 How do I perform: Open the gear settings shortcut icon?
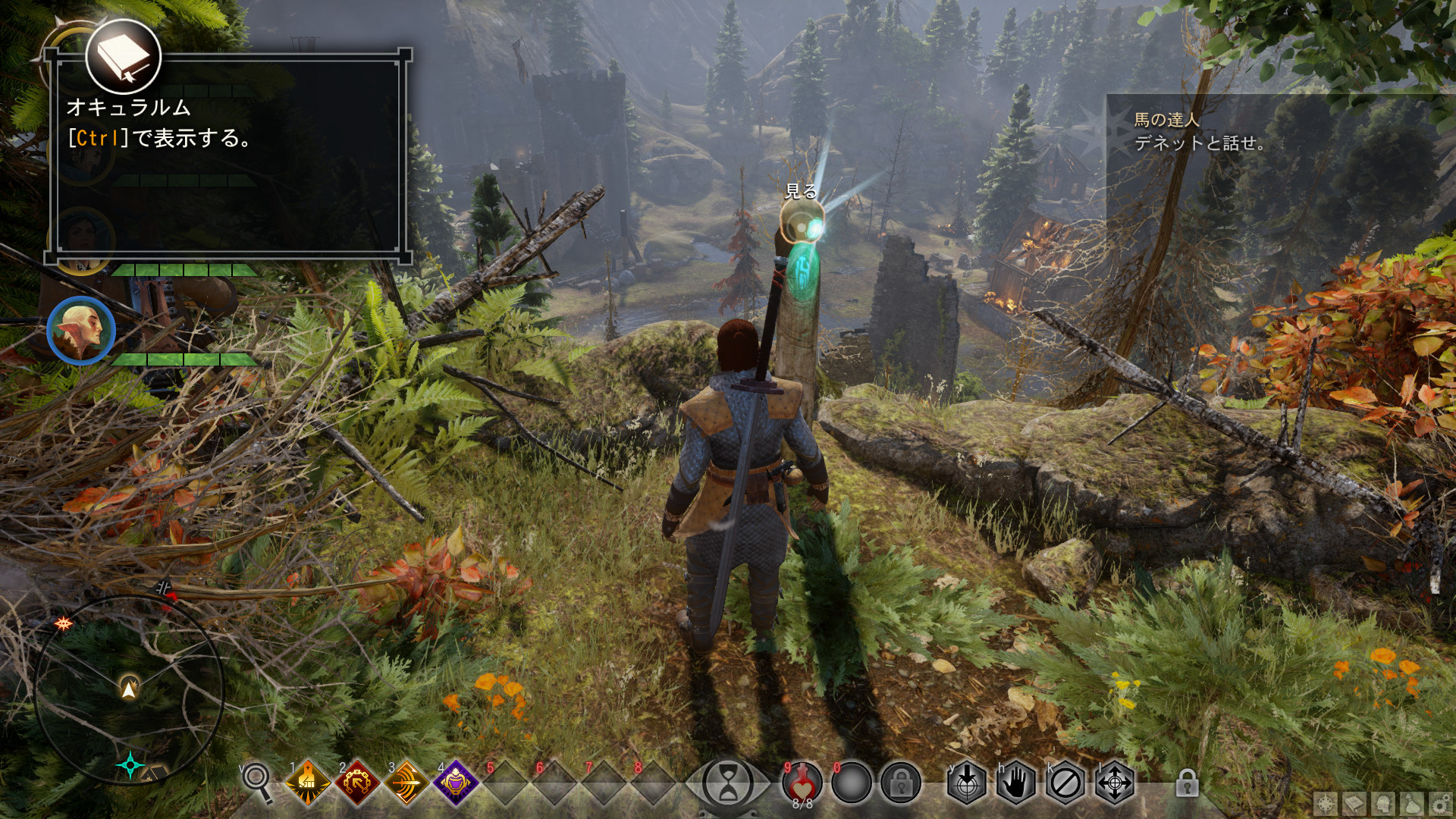(x=1440, y=804)
